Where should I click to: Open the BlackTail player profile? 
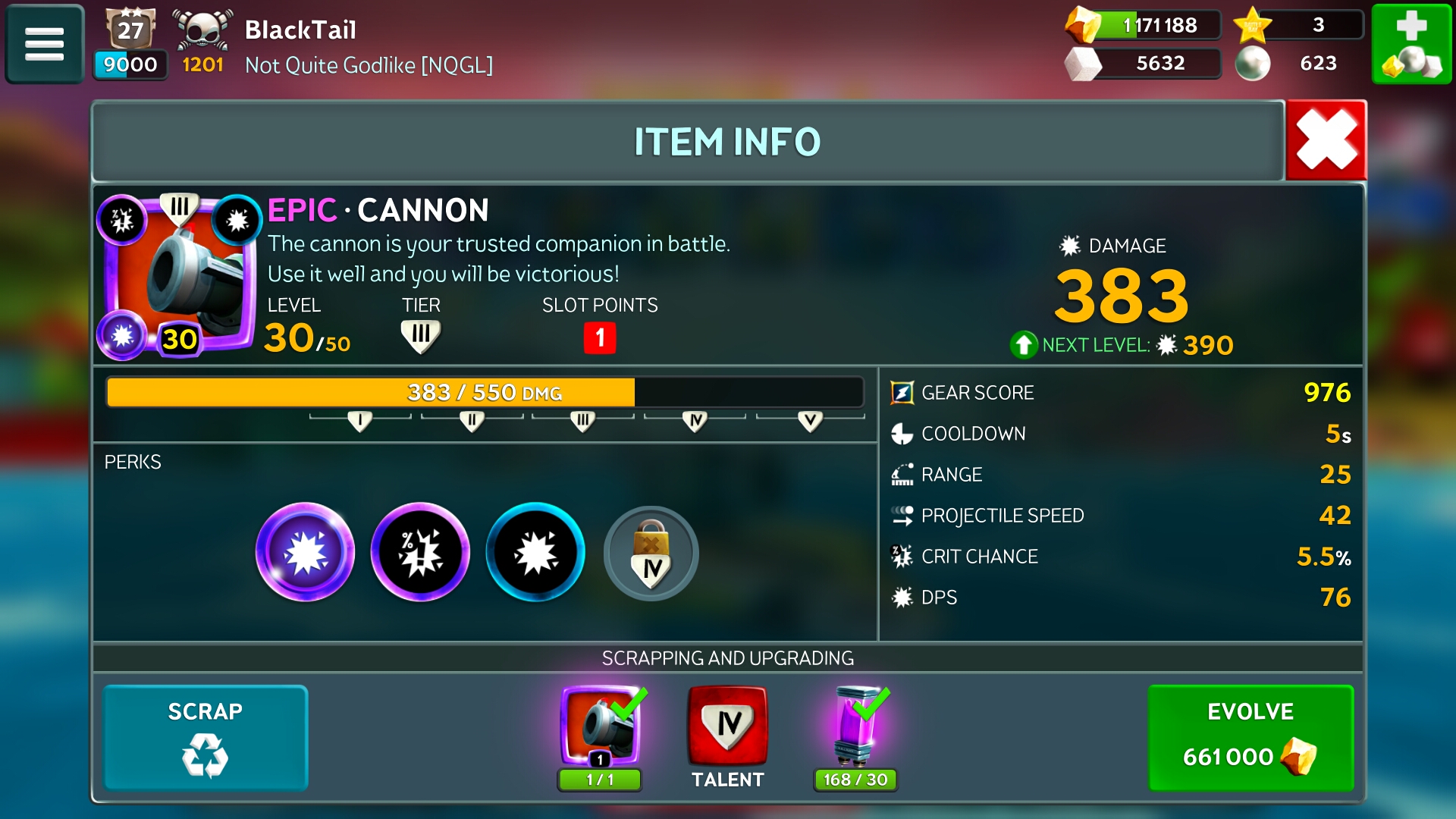click(300, 30)
